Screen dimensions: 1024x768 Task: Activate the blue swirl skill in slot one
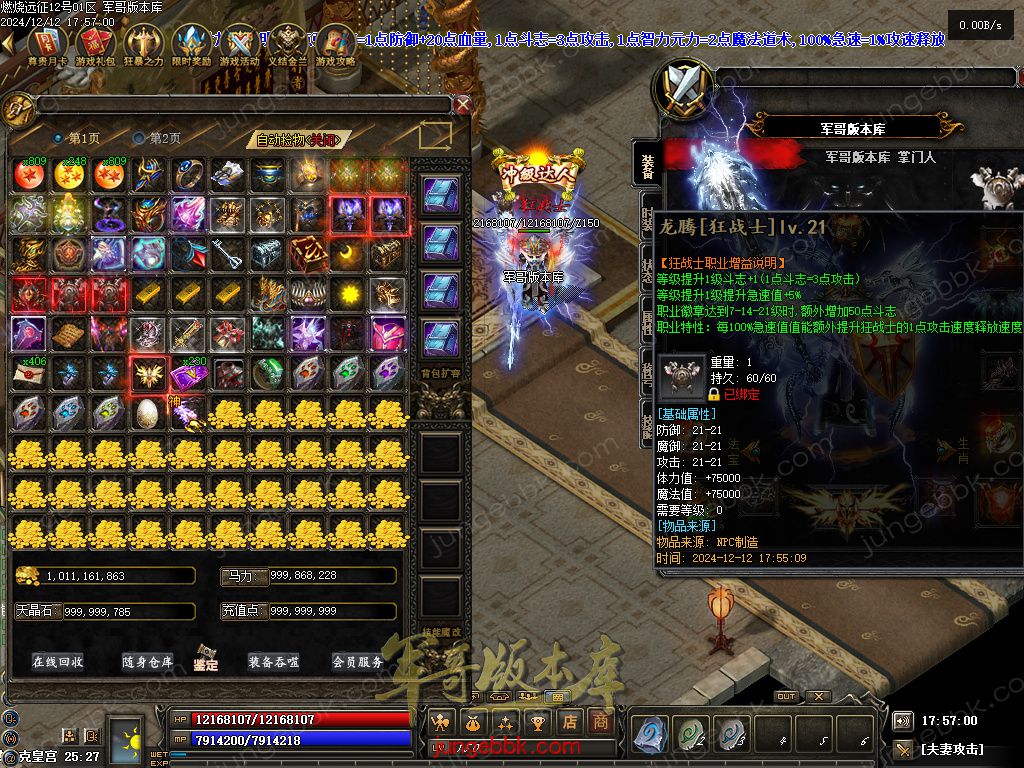click(x=650, y=733)
